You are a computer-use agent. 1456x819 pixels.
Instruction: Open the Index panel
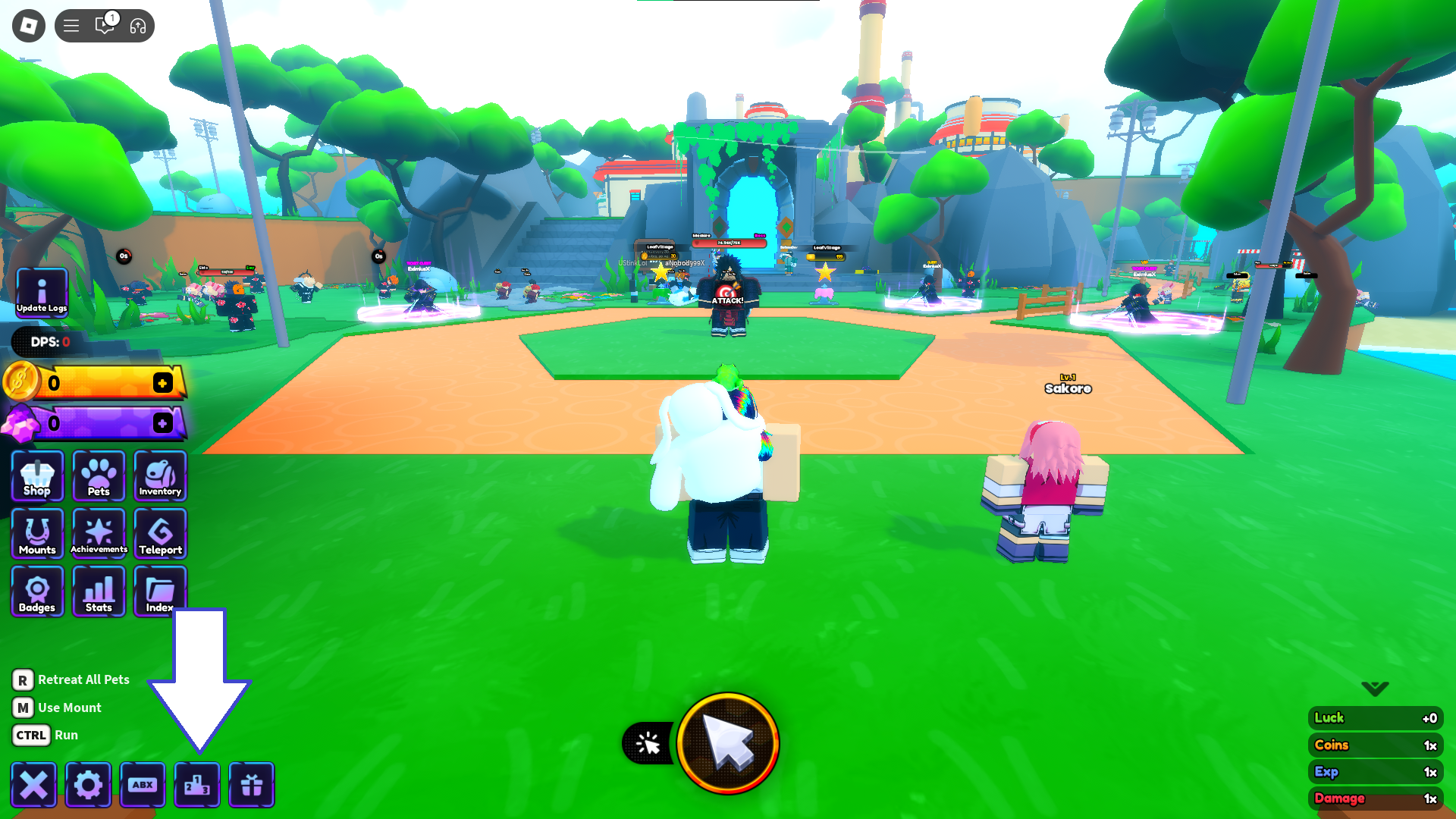click(x=159, y=591)
